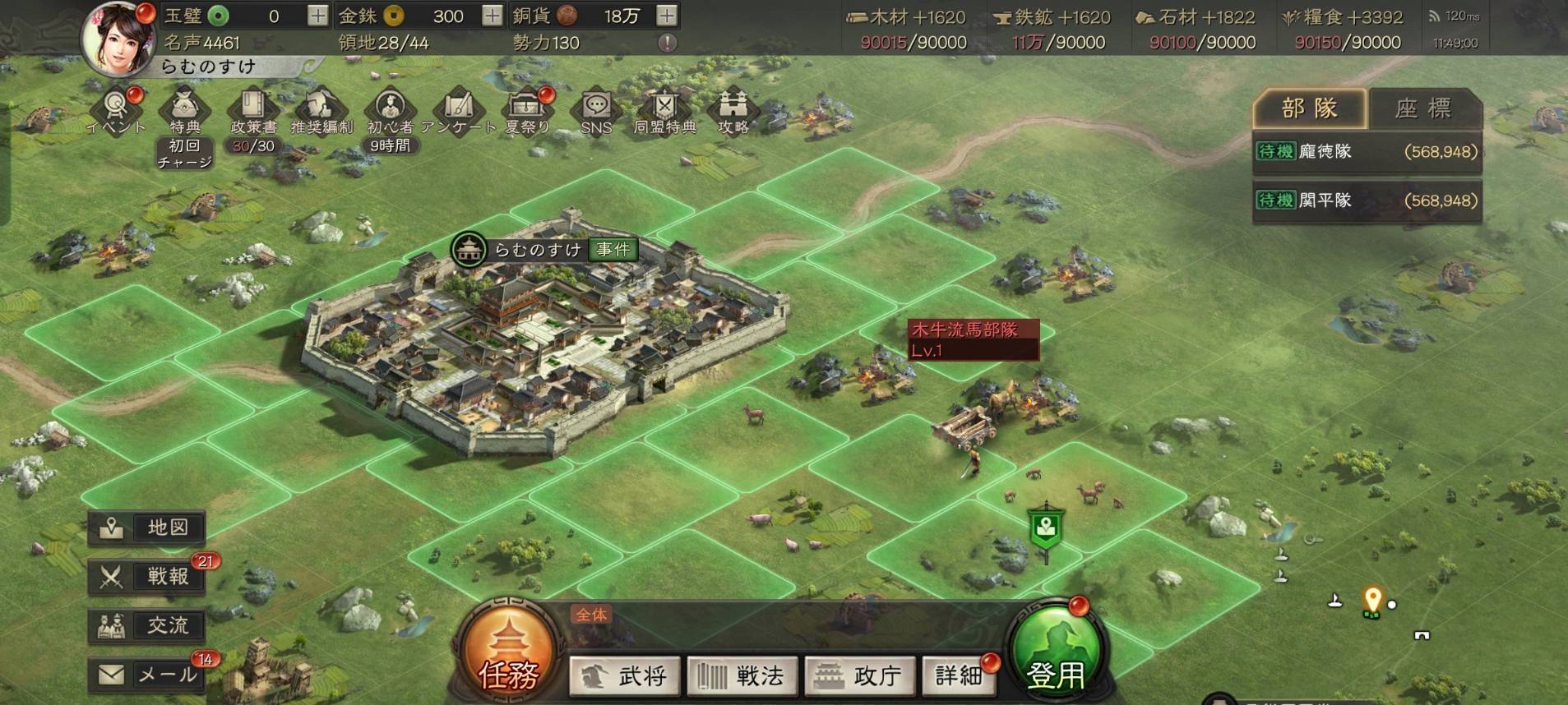Select the 関平隊 troop row
The width and height of the screenshot is (1568, 705).
coord(1366,200)
